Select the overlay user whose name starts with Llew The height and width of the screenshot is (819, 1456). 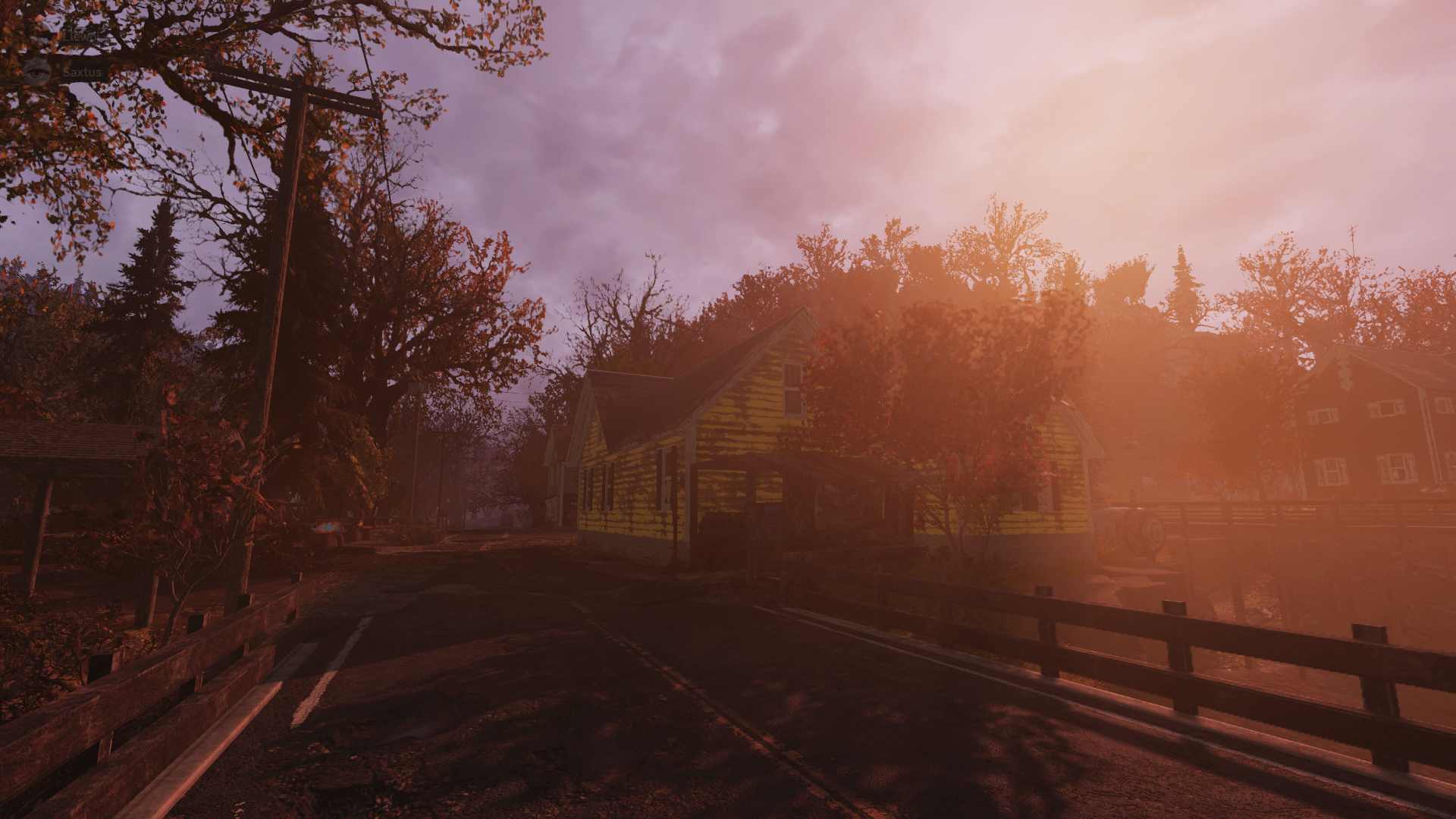click(80, 36)
